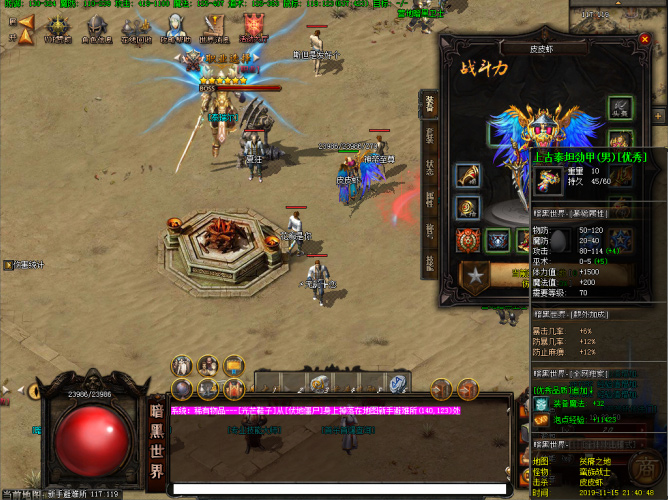Switch to the 状态 status tab
Viewport: 668px width, 500px height.
click(x=428, y=166)
